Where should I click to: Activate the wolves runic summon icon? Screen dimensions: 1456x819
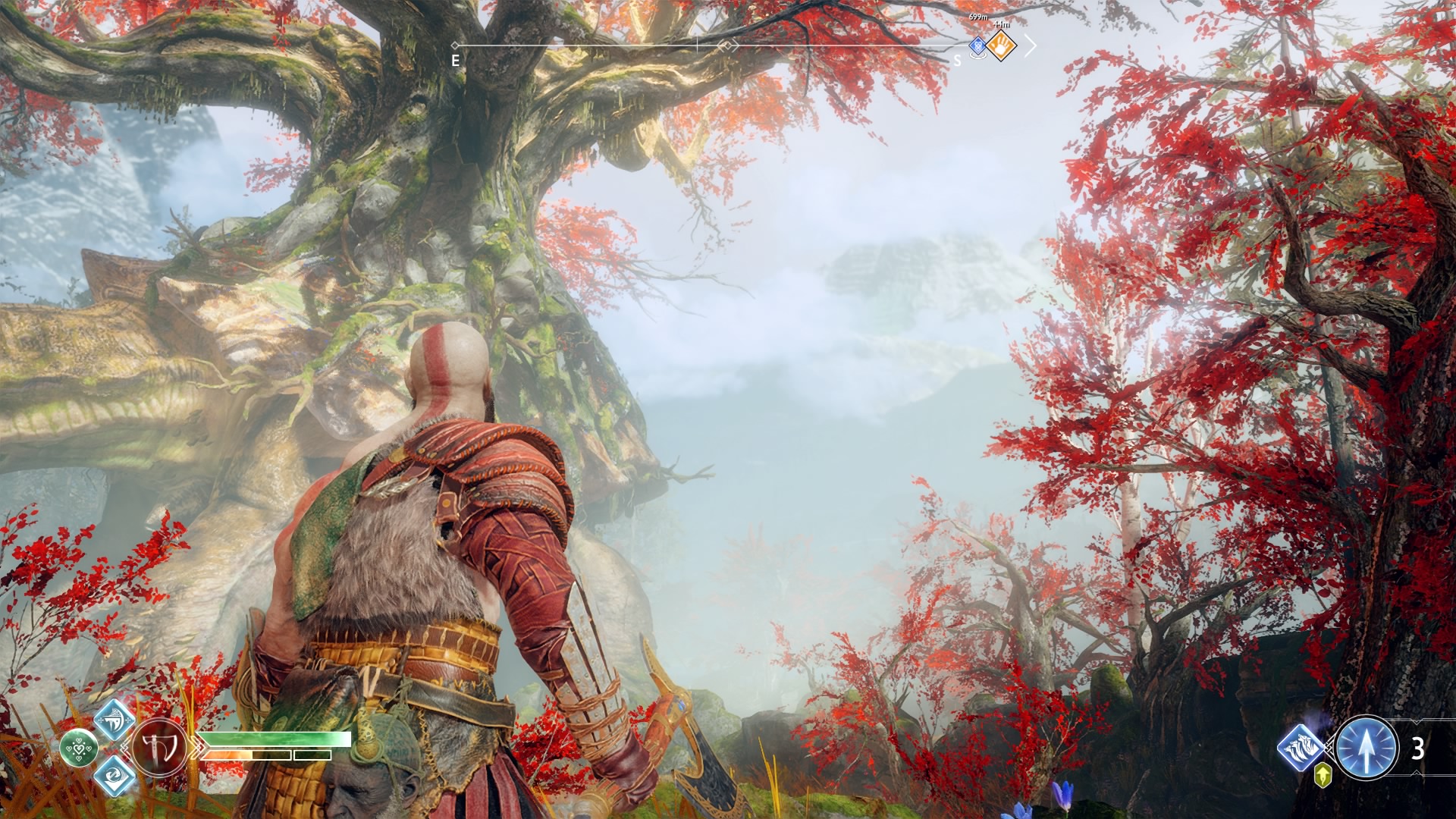(x=1301, y=747)
